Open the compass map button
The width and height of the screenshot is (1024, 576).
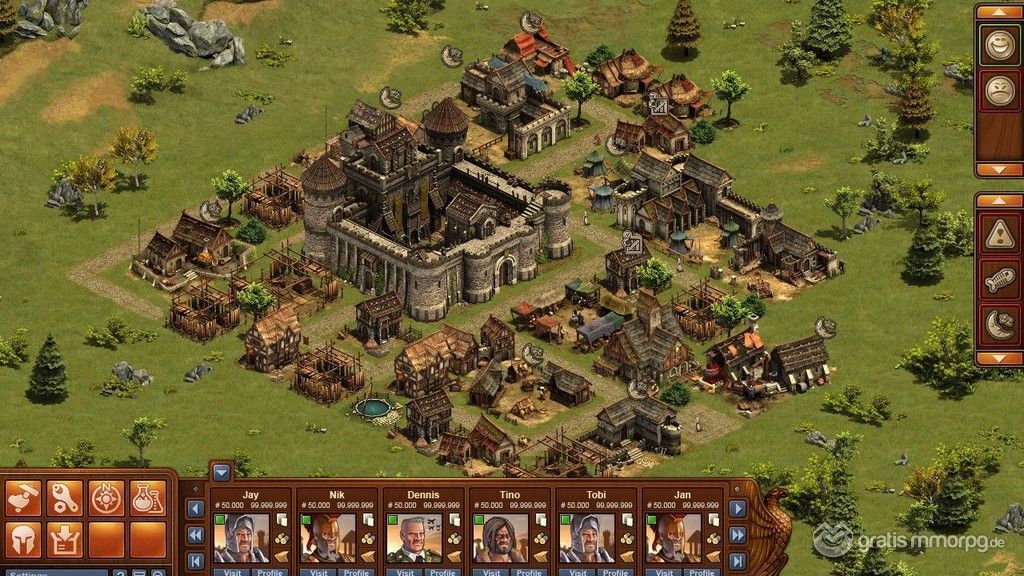tap(106, 497)
